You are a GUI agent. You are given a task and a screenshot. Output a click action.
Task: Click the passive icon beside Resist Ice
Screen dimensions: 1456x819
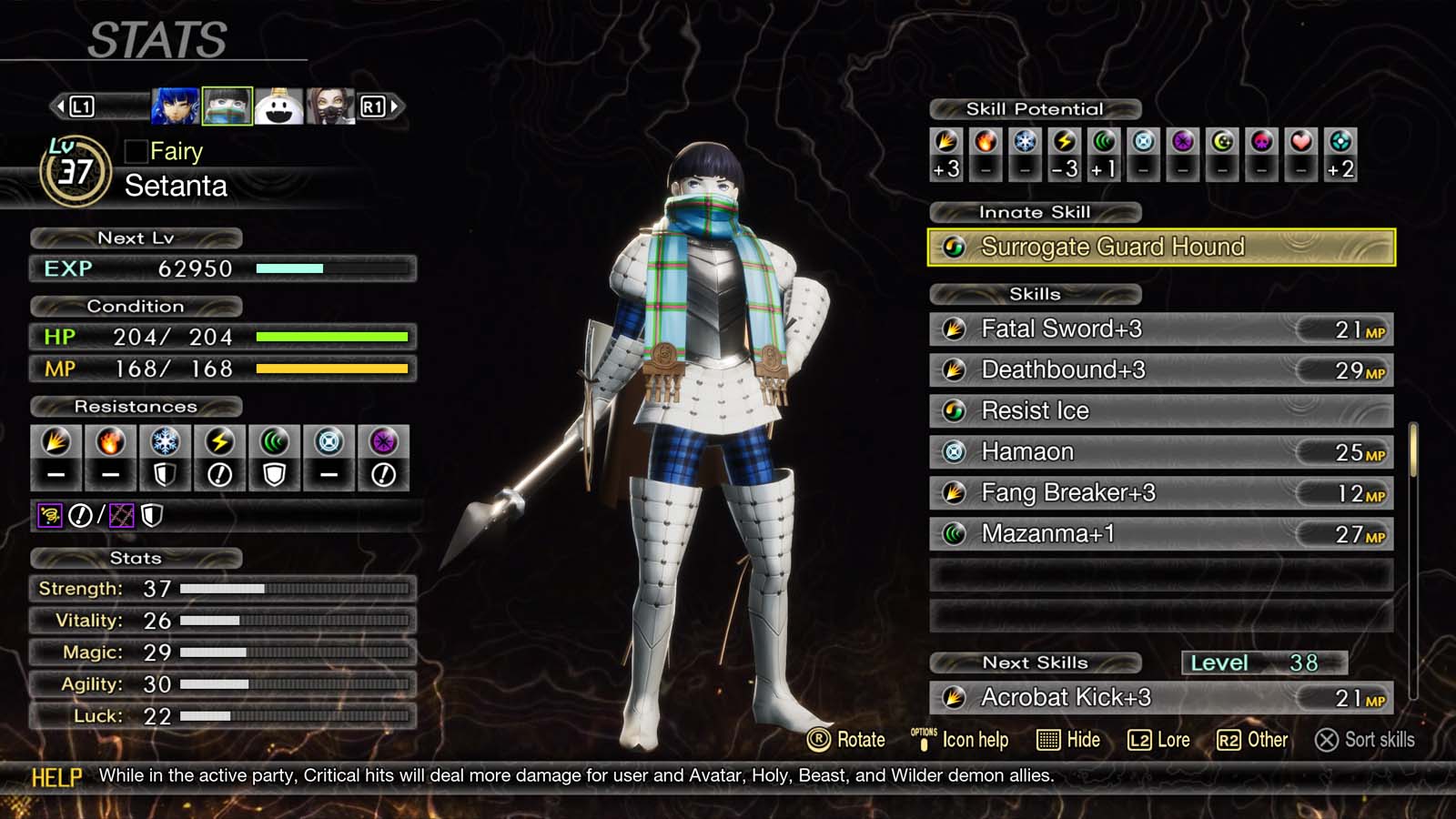click(x=953, y=410)
